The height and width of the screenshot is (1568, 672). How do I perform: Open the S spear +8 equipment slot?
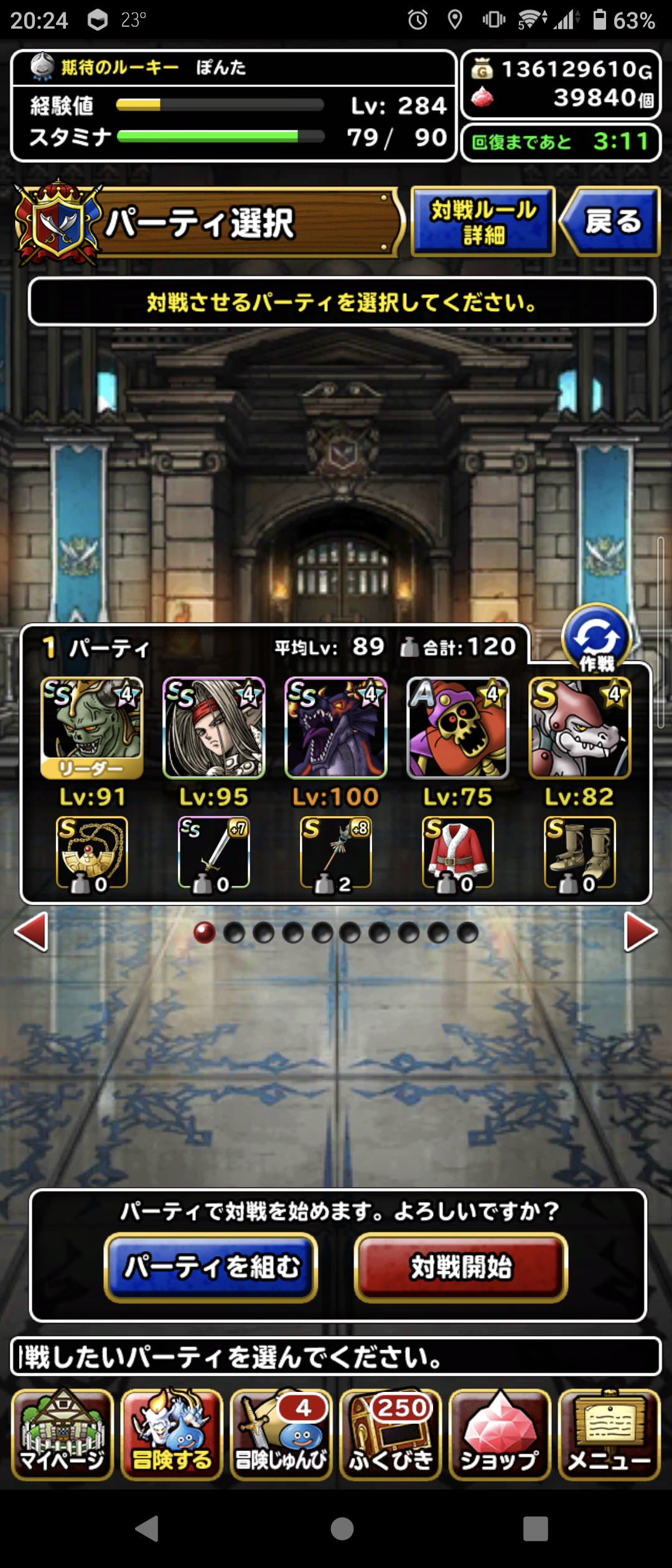[x=336, y=852]
